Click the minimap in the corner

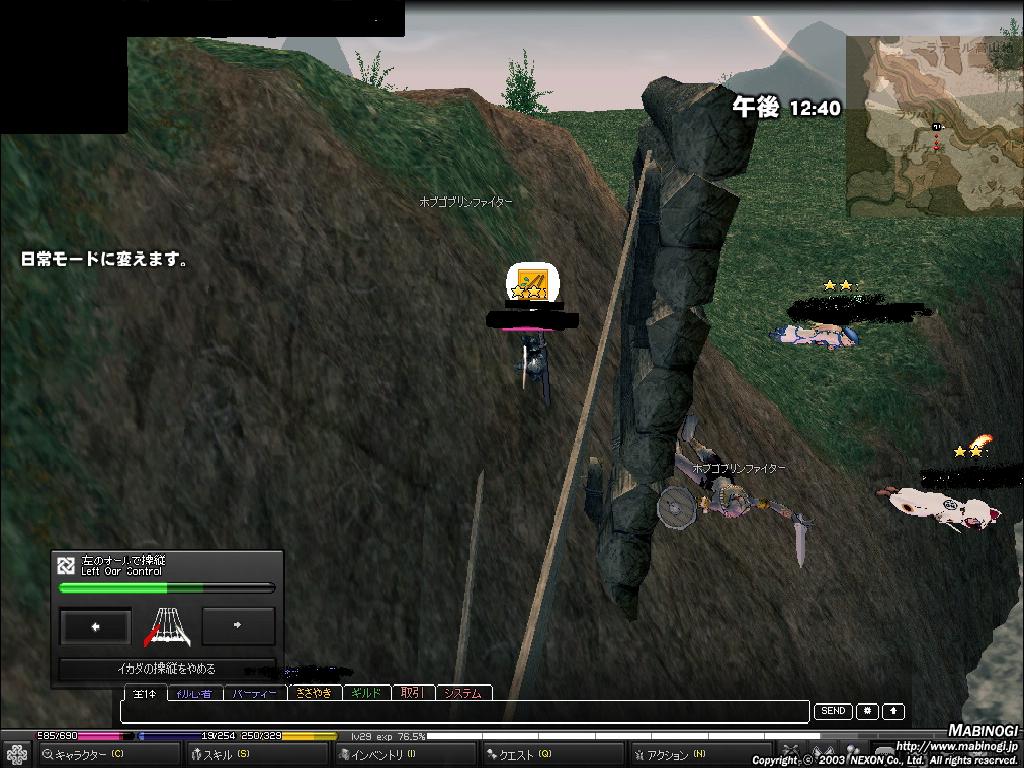(934, 127)
